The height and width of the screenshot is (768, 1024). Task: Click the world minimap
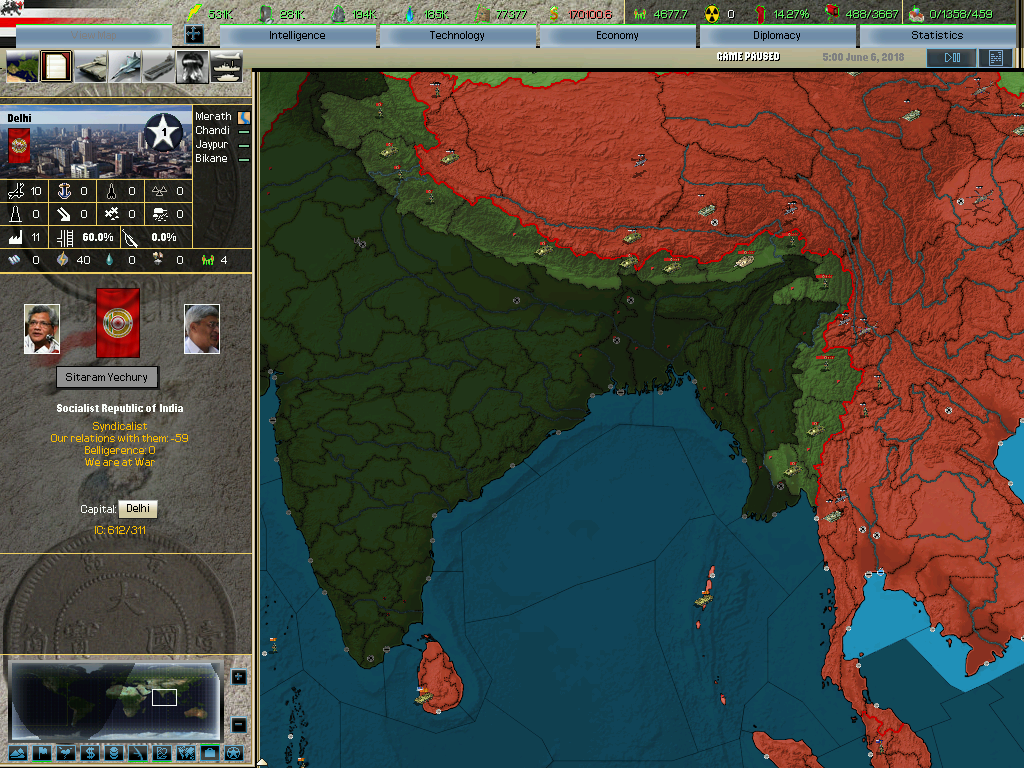click(114, 700)
